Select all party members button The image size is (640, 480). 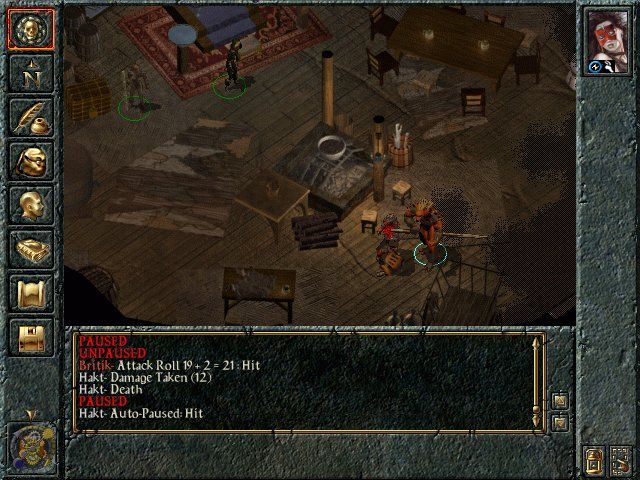621,462
